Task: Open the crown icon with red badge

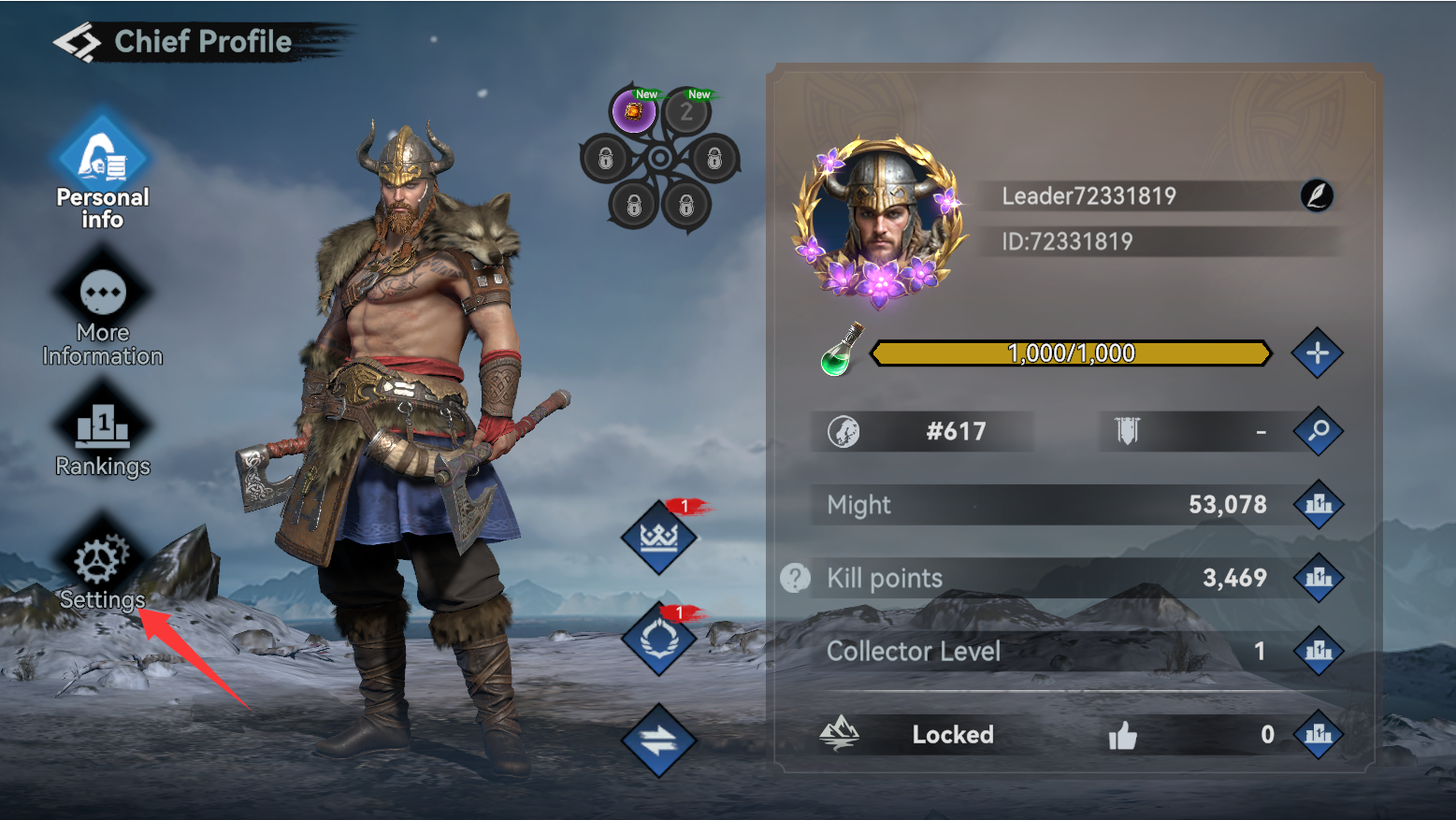Action: (x=659, y=538)
